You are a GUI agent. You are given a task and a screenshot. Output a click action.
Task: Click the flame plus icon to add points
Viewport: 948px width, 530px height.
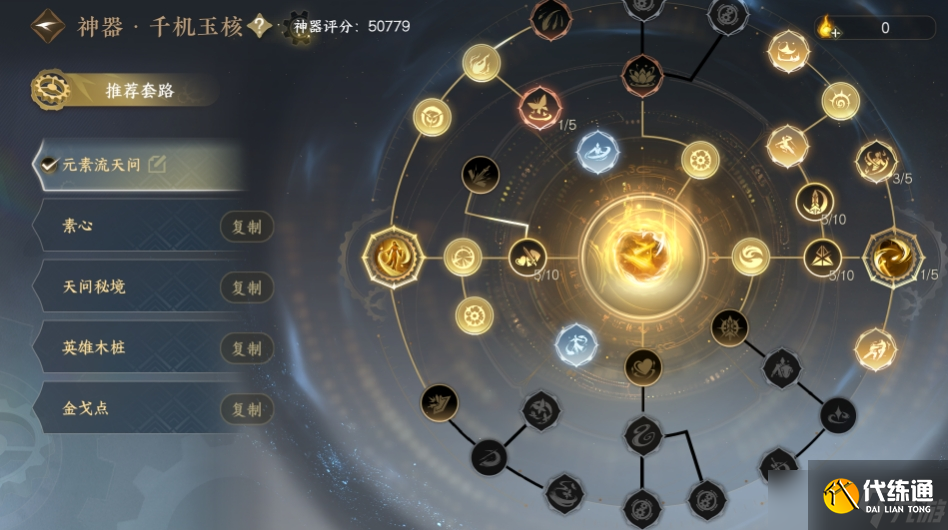(827, 28)
